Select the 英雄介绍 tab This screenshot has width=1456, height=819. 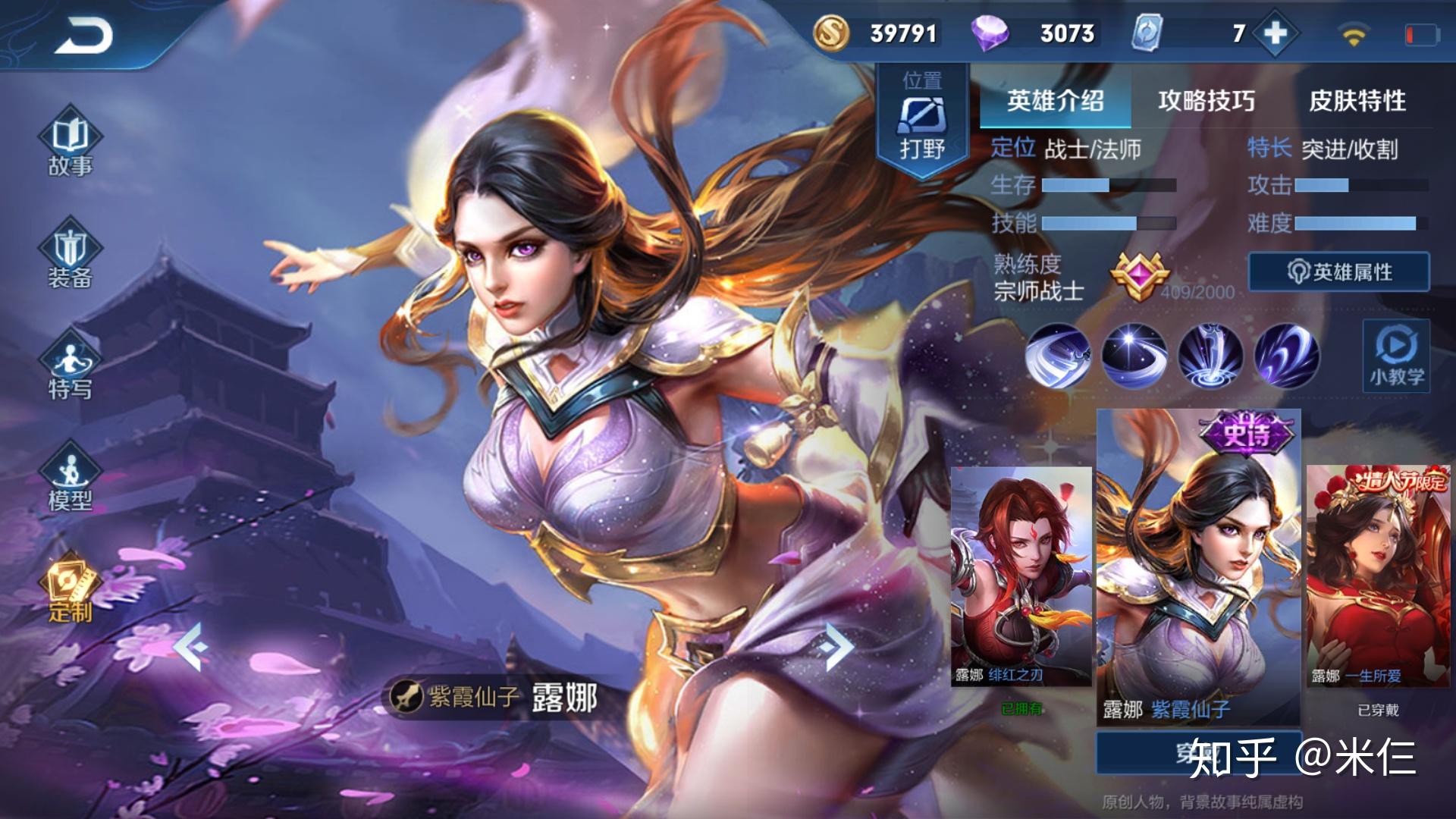click(x=1055, y=101)
